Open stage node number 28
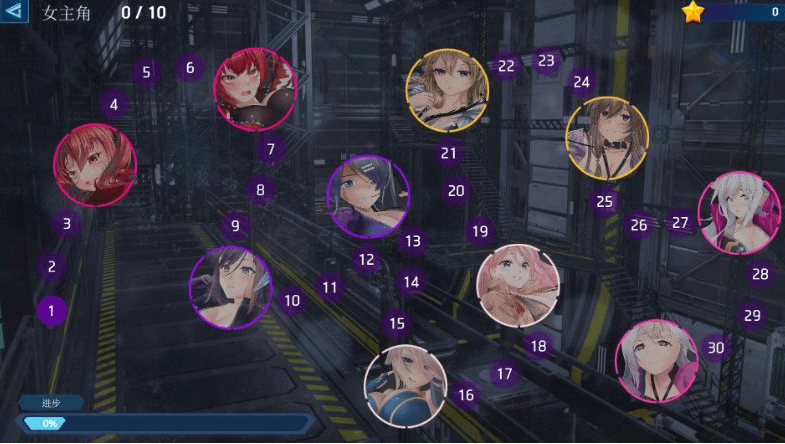The image size is (785, 444). click(760, 274)
